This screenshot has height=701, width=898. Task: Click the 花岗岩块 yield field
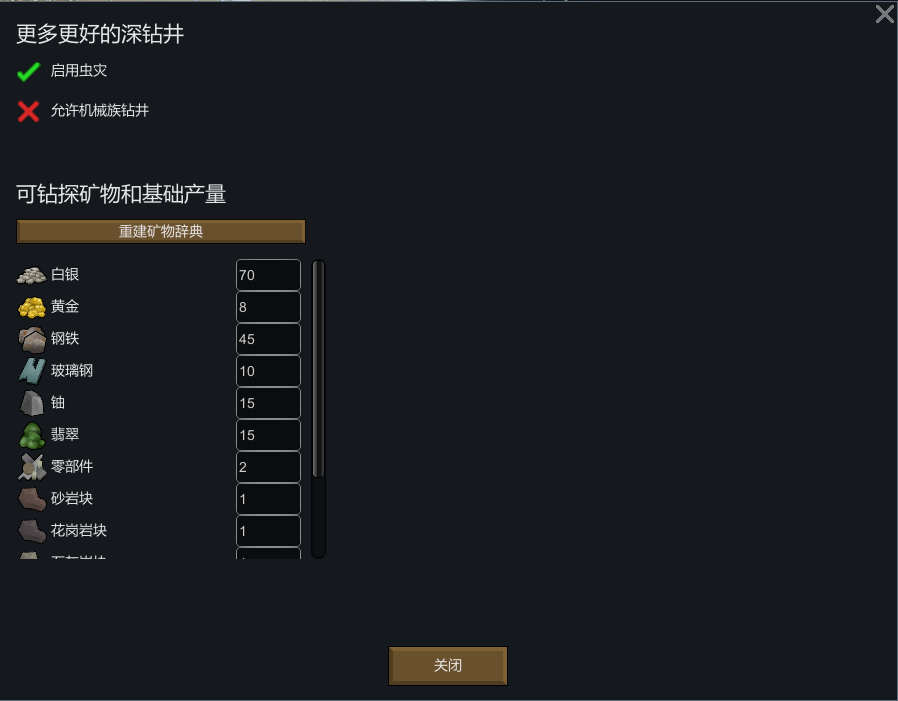tap(268, 531)
